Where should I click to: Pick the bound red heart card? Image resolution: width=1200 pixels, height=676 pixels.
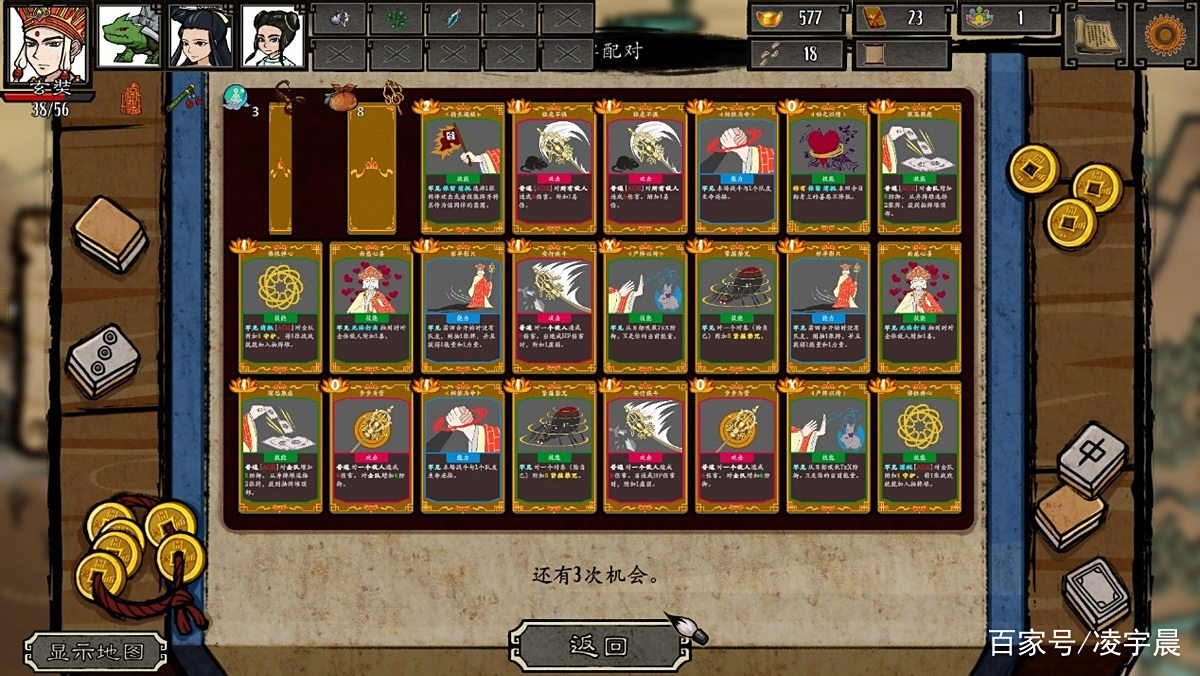(x=826, y=168)
